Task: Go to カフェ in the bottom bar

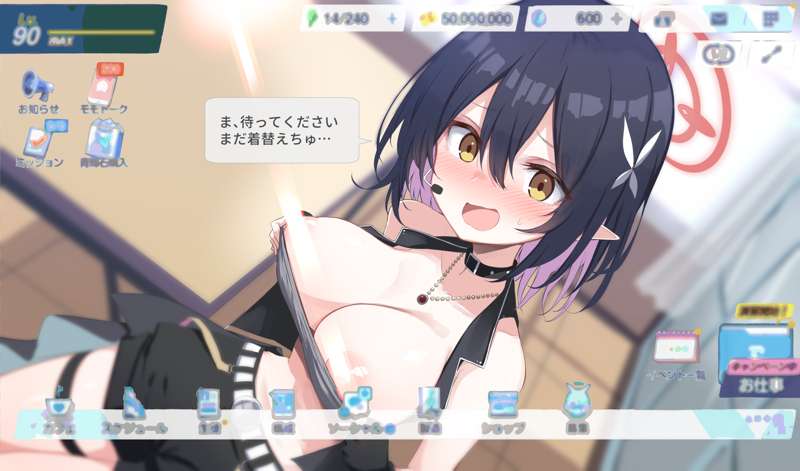Action: (57, 410)
